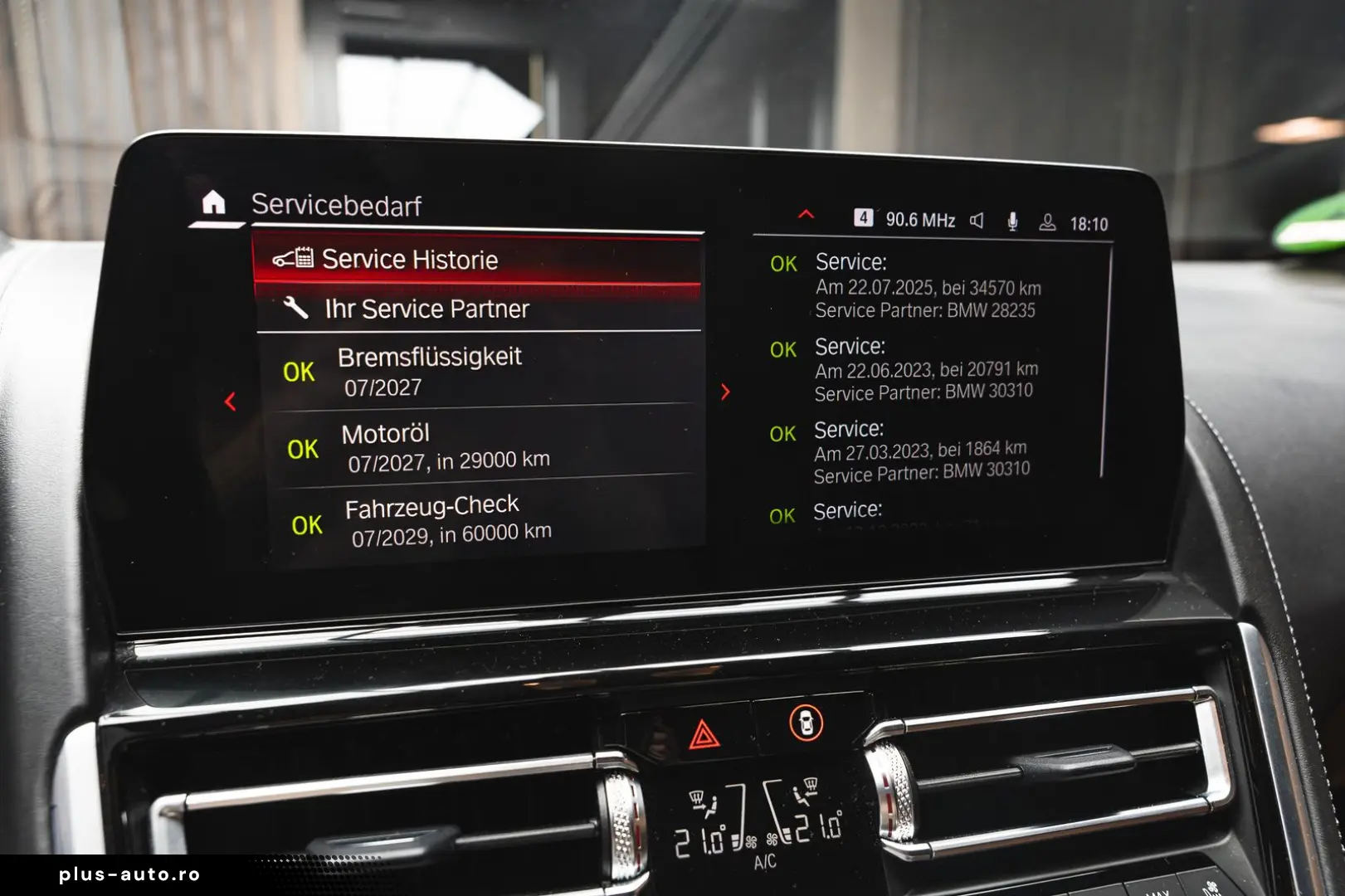Open the user profile icon
The height and width of the screenshot is (896, 1345).
1047,222
